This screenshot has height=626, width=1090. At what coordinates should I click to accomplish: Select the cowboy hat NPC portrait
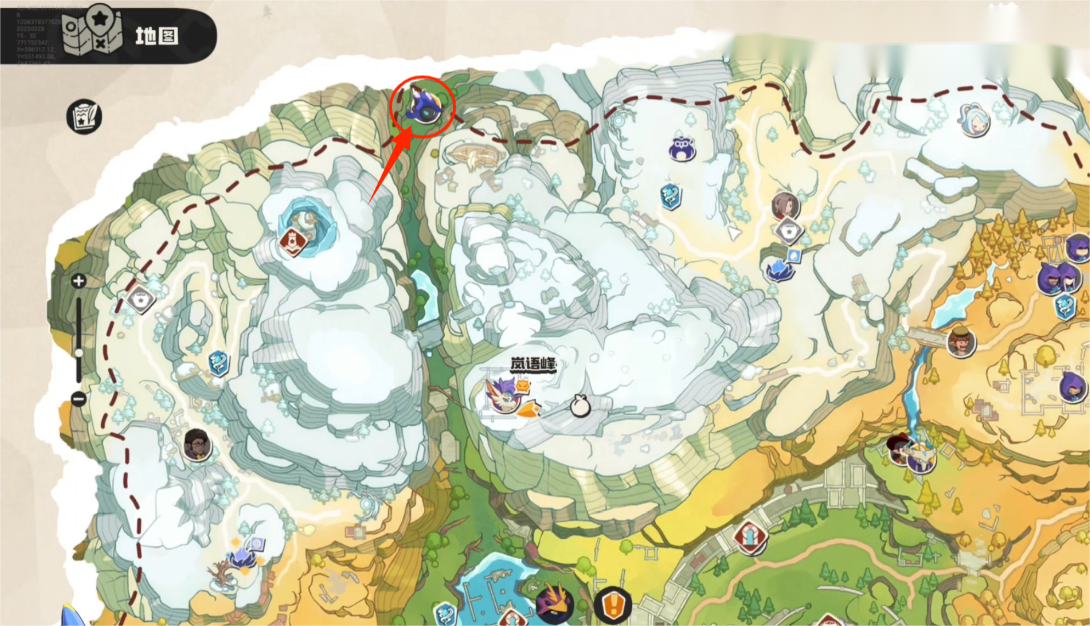click(961, 342)
